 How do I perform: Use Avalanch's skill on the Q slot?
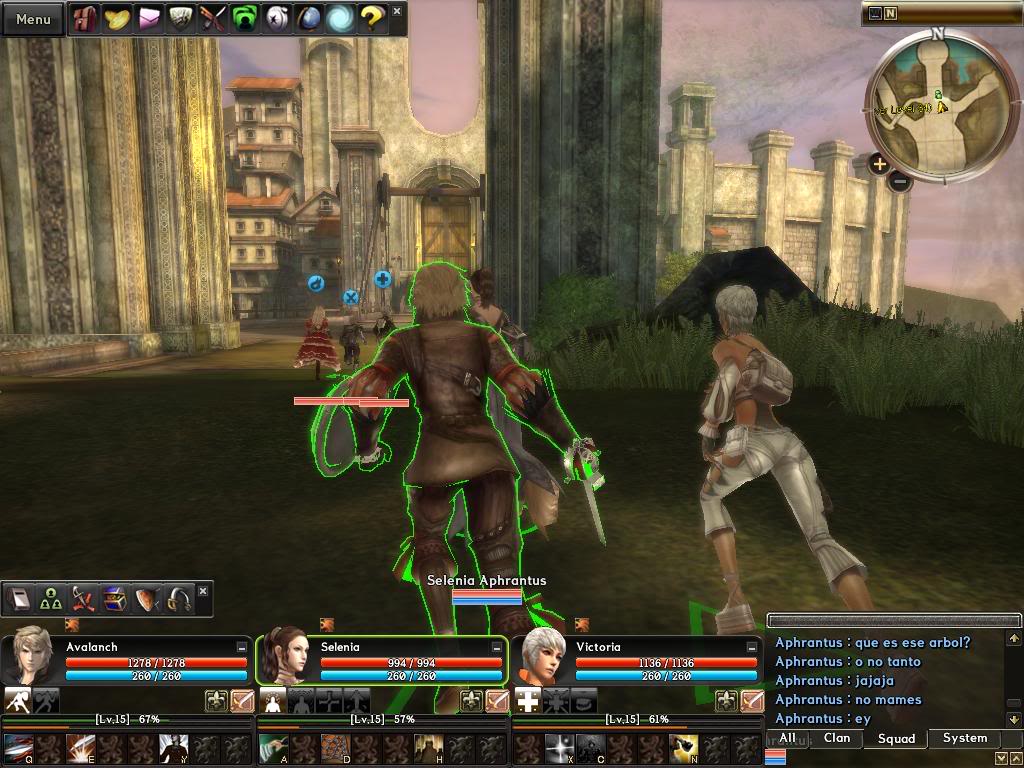pos(17,747)
